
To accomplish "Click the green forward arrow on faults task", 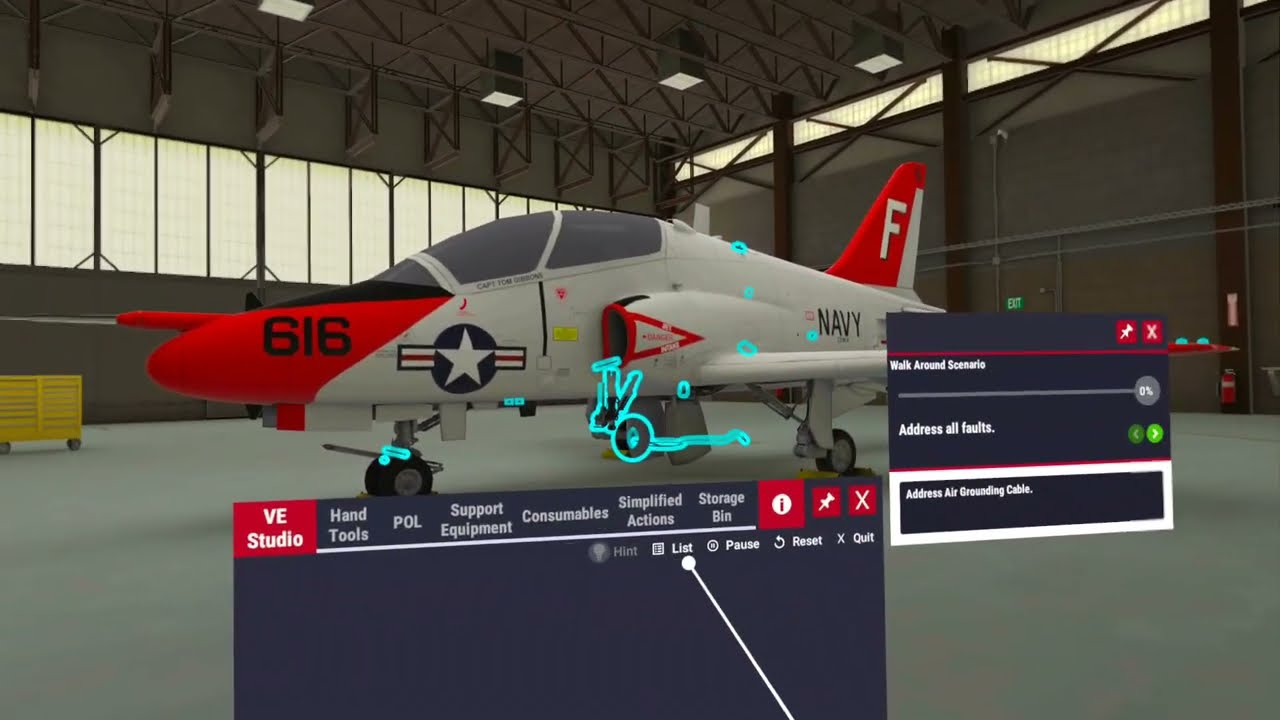I will [x=1155, y=433].
